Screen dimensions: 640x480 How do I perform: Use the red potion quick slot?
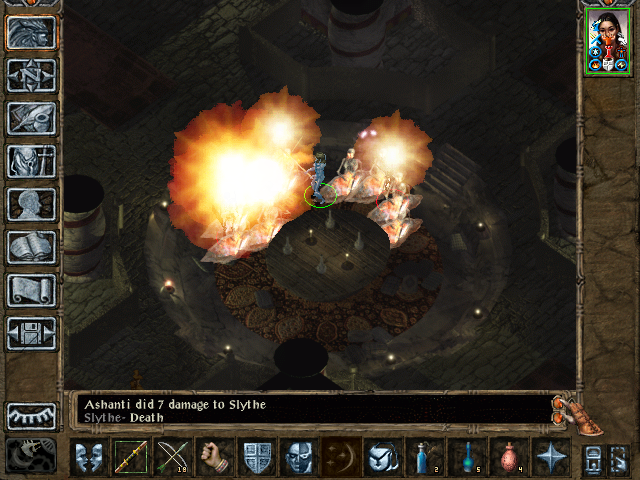click(508, 457)
